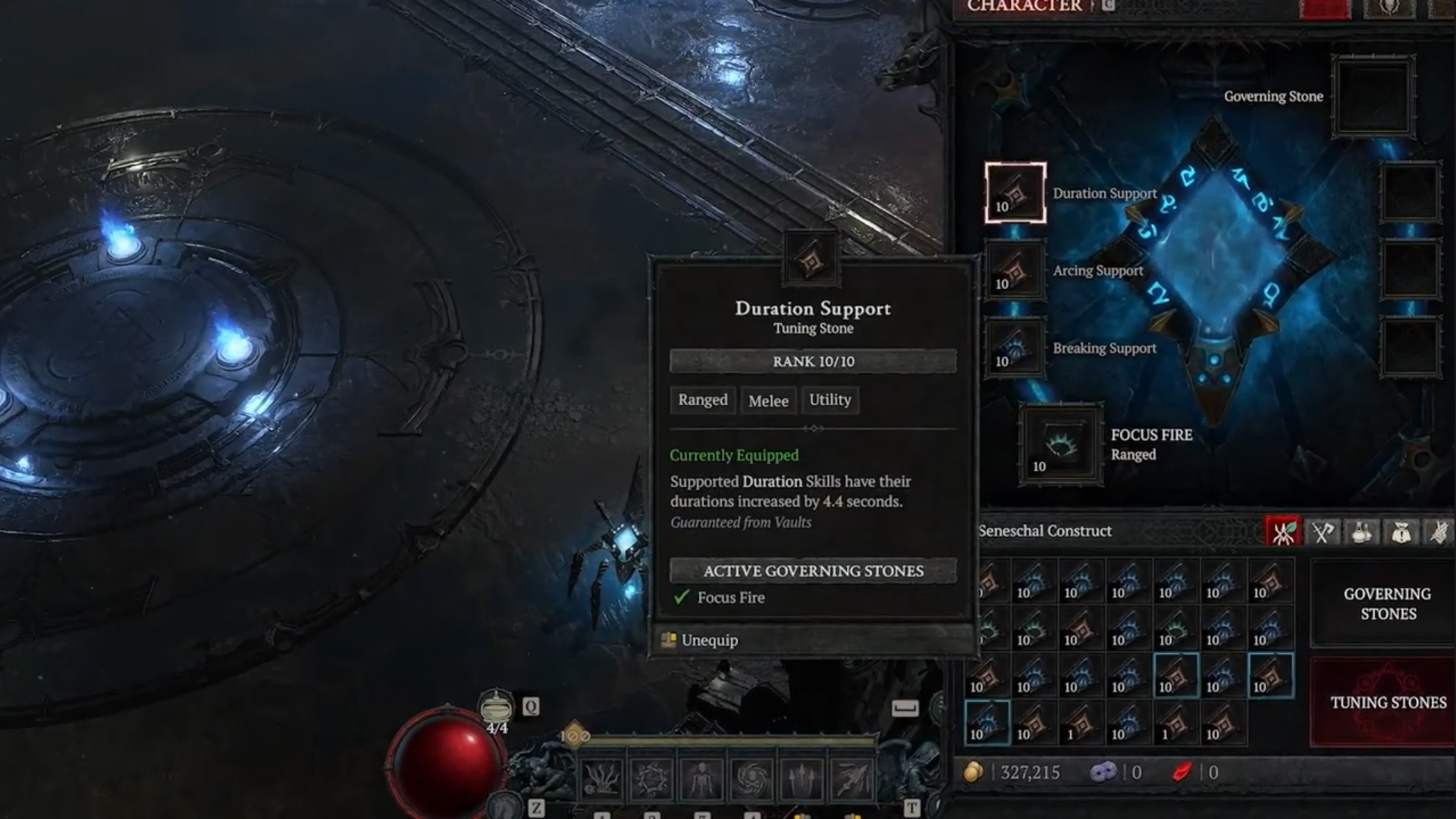Select the Focus Fire governing stone slot

[1060, 444]
